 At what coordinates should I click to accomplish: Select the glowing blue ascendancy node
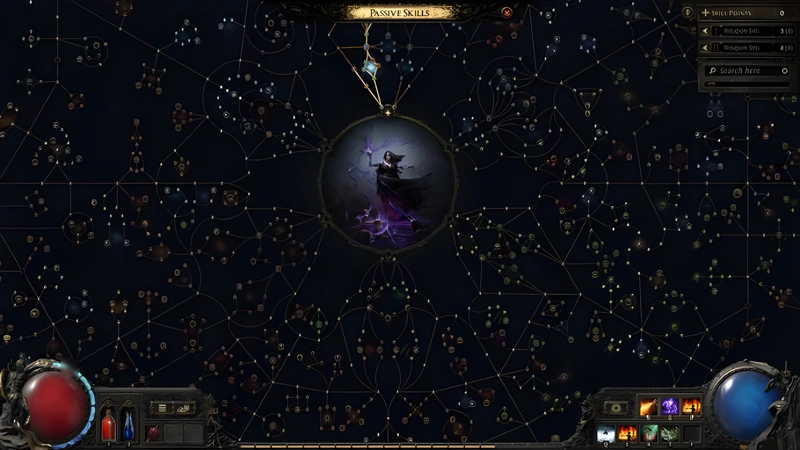tap(372, 68)
